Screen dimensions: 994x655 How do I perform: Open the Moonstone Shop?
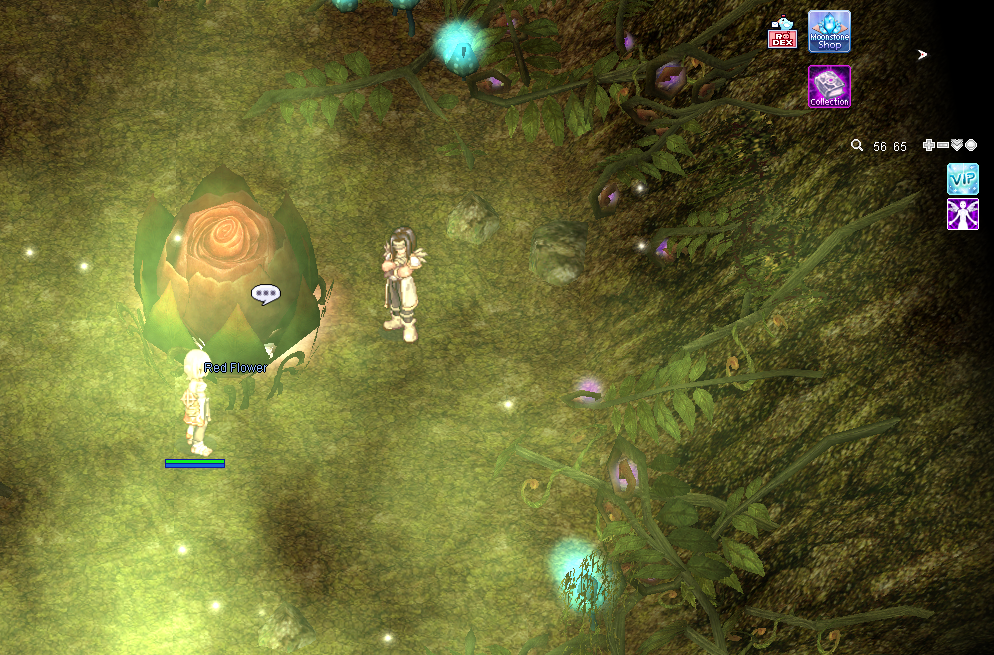[829, 31]
